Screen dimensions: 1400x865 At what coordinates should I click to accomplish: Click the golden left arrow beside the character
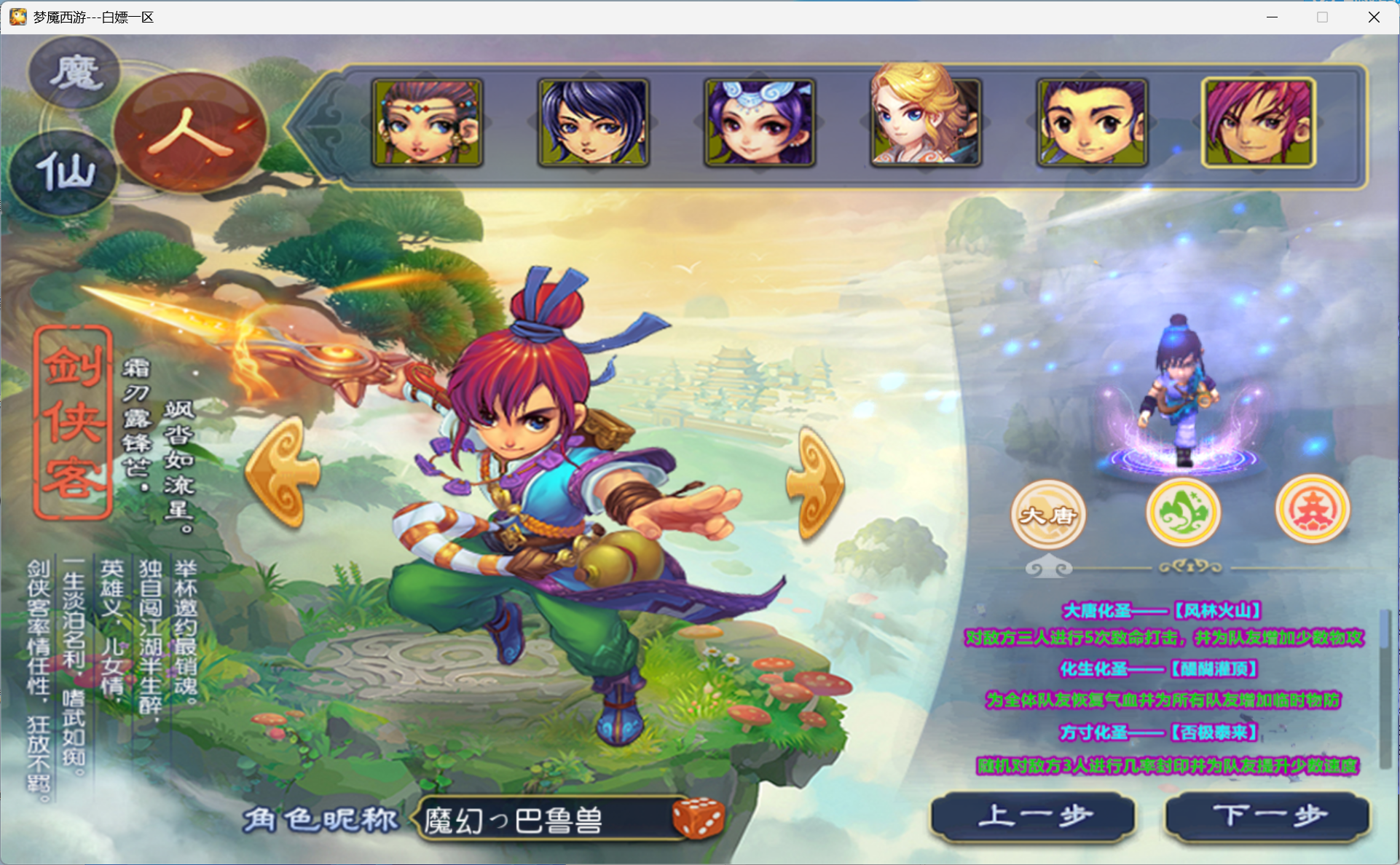click(283, 472)
